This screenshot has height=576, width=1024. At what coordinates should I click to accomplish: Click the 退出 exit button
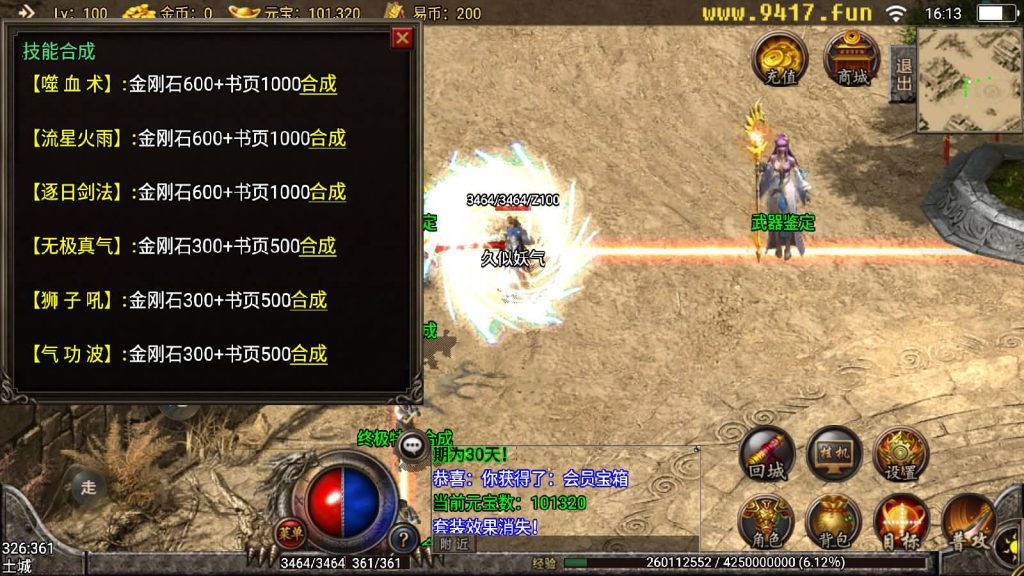[903, 74]
